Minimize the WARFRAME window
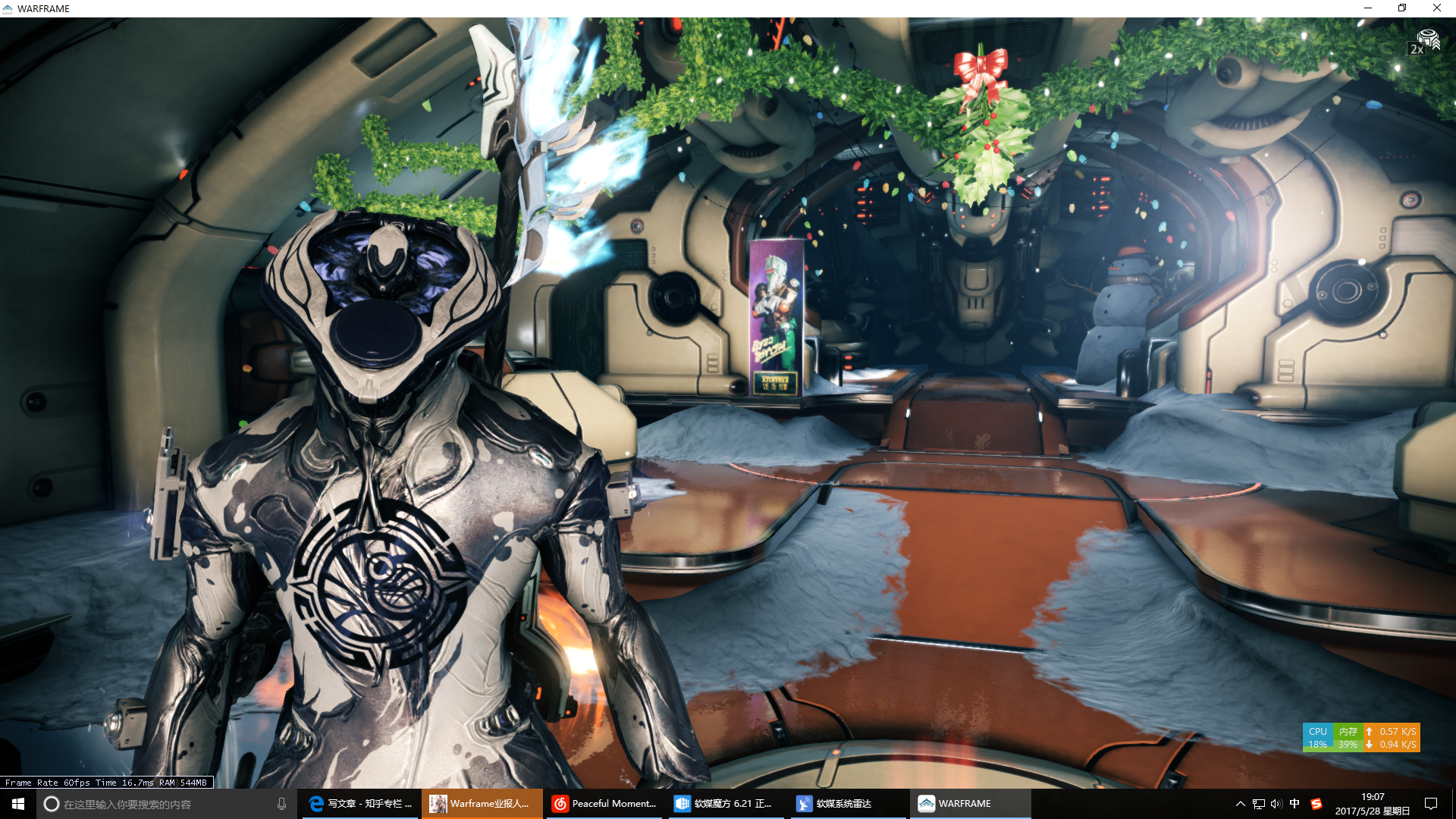This screenshot has height=819, width=1456. (1368, 8)
